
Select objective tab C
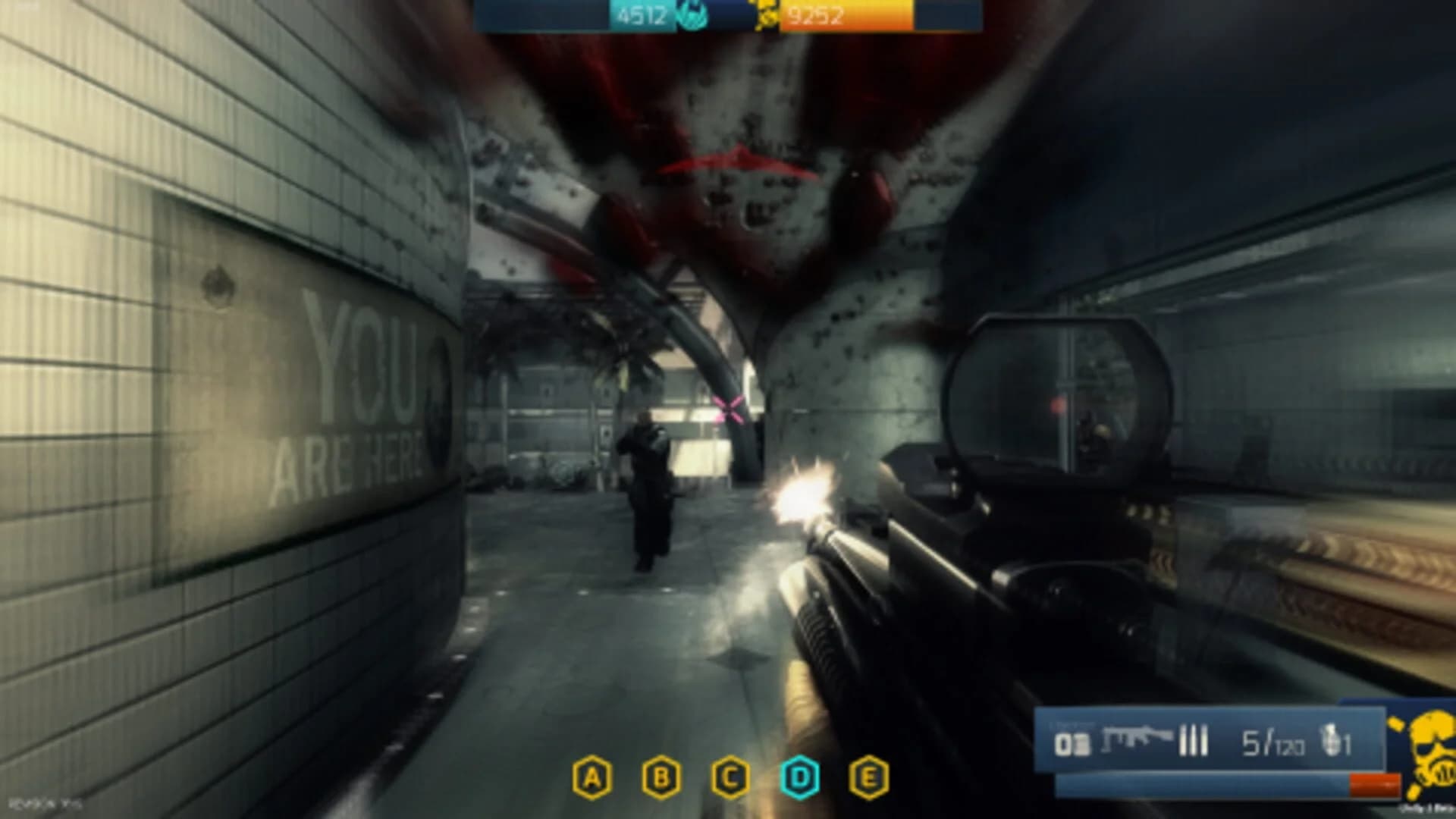pos(730,775)
